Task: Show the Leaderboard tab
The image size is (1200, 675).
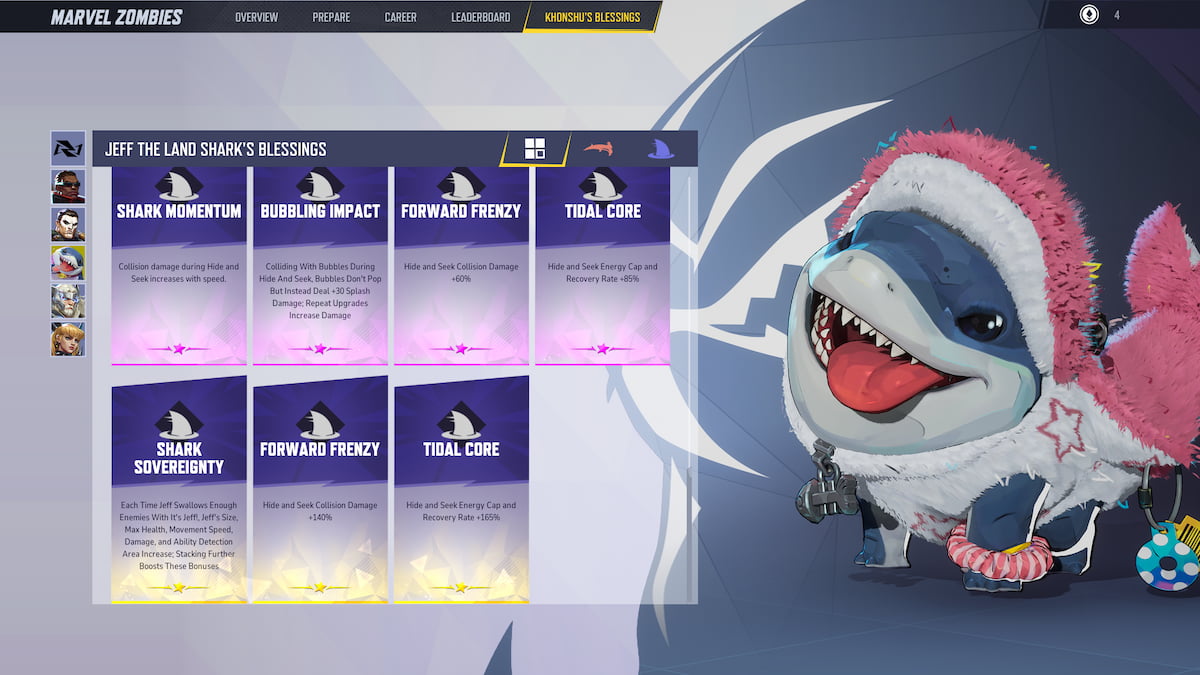Action: [480, 17]
